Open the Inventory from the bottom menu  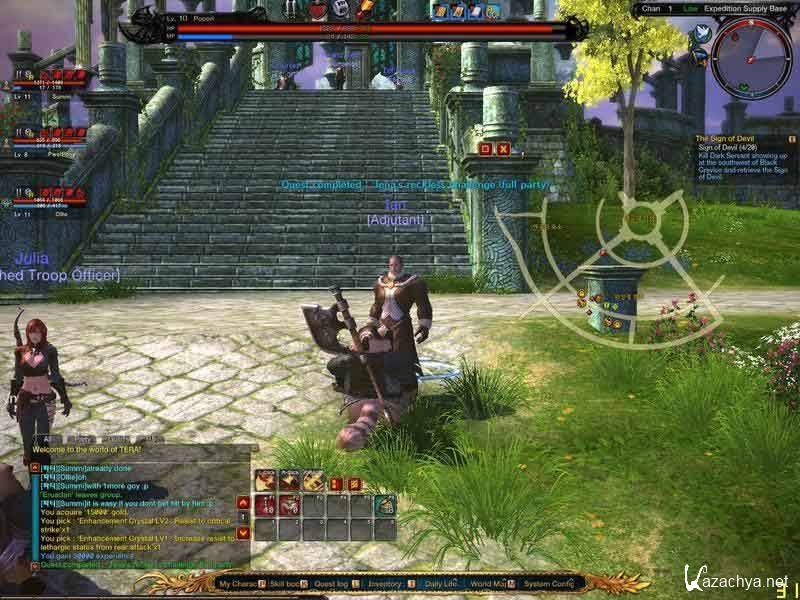point(388,583)
